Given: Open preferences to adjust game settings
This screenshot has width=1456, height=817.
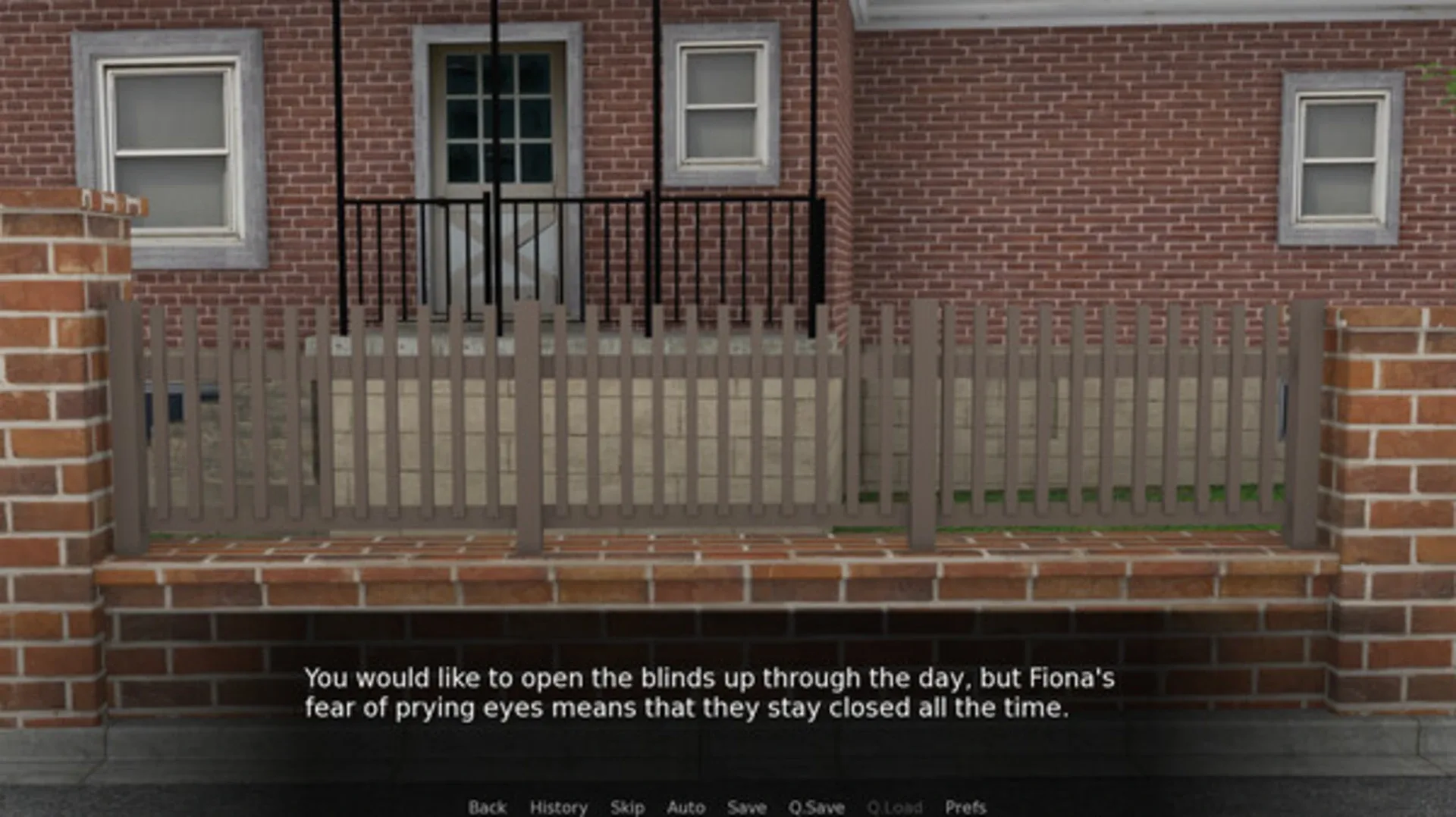Looking at the screenshot, I should 965,808.
